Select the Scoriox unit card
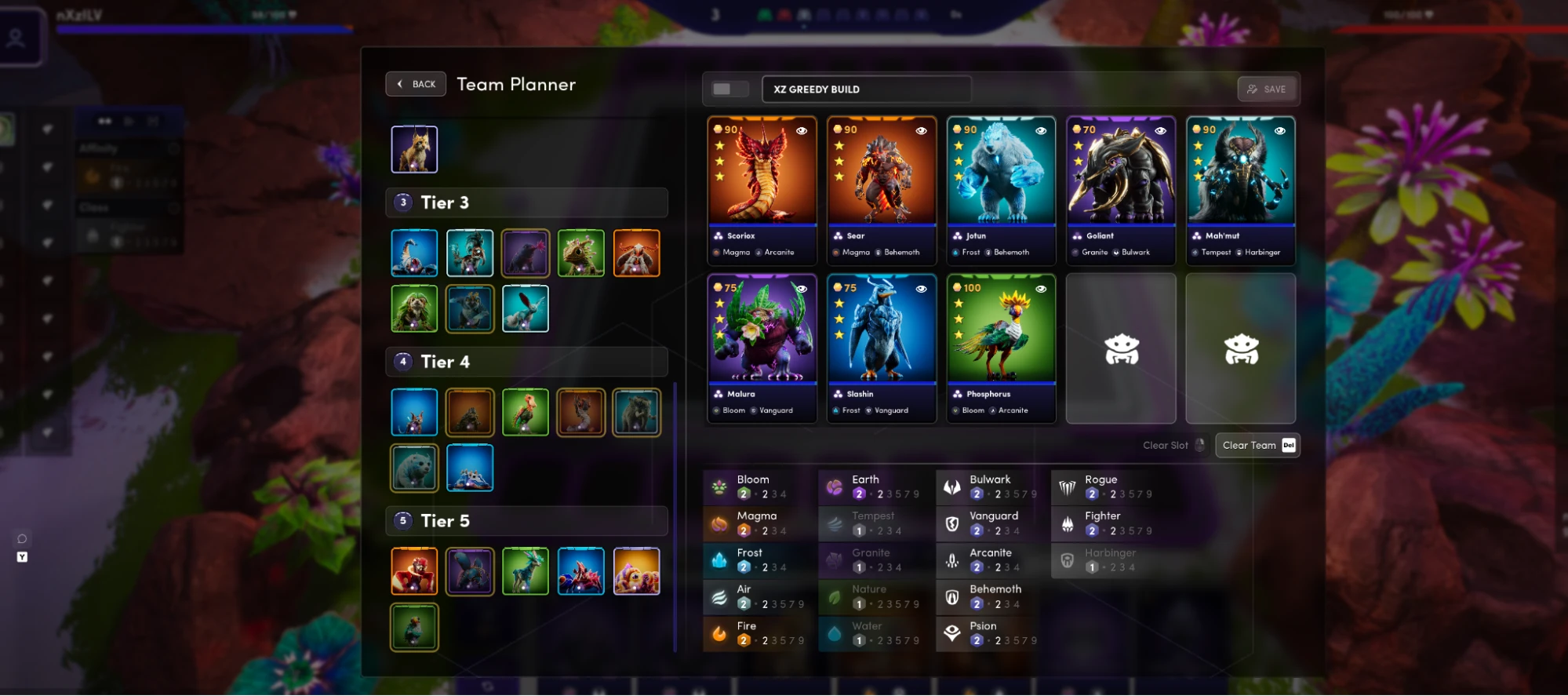Image resolution: width=1568 pixels, height=696 pixels. (x=761, y=190)
